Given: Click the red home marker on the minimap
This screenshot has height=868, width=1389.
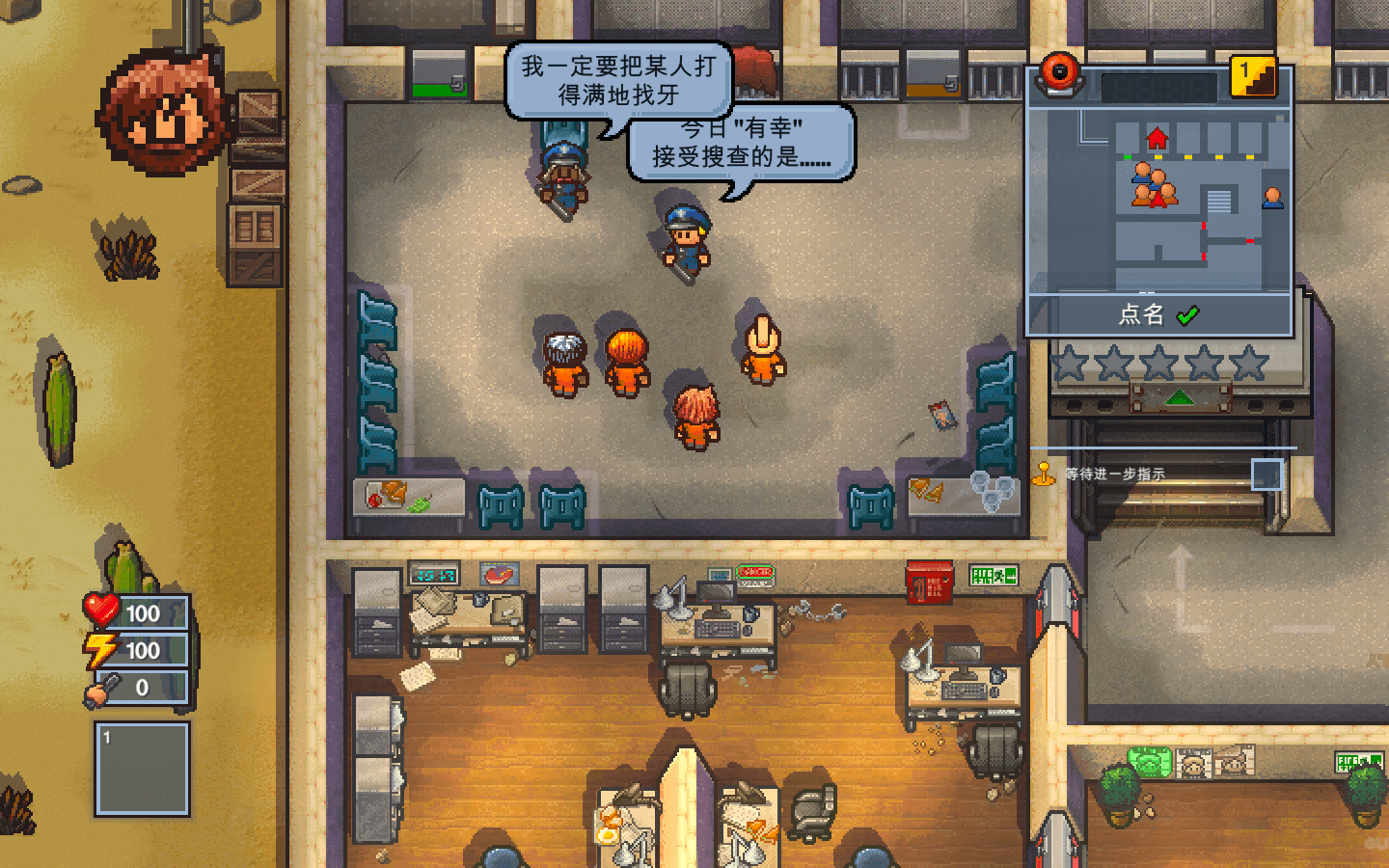Looking at the screenshot, I should click(1158, 137).
